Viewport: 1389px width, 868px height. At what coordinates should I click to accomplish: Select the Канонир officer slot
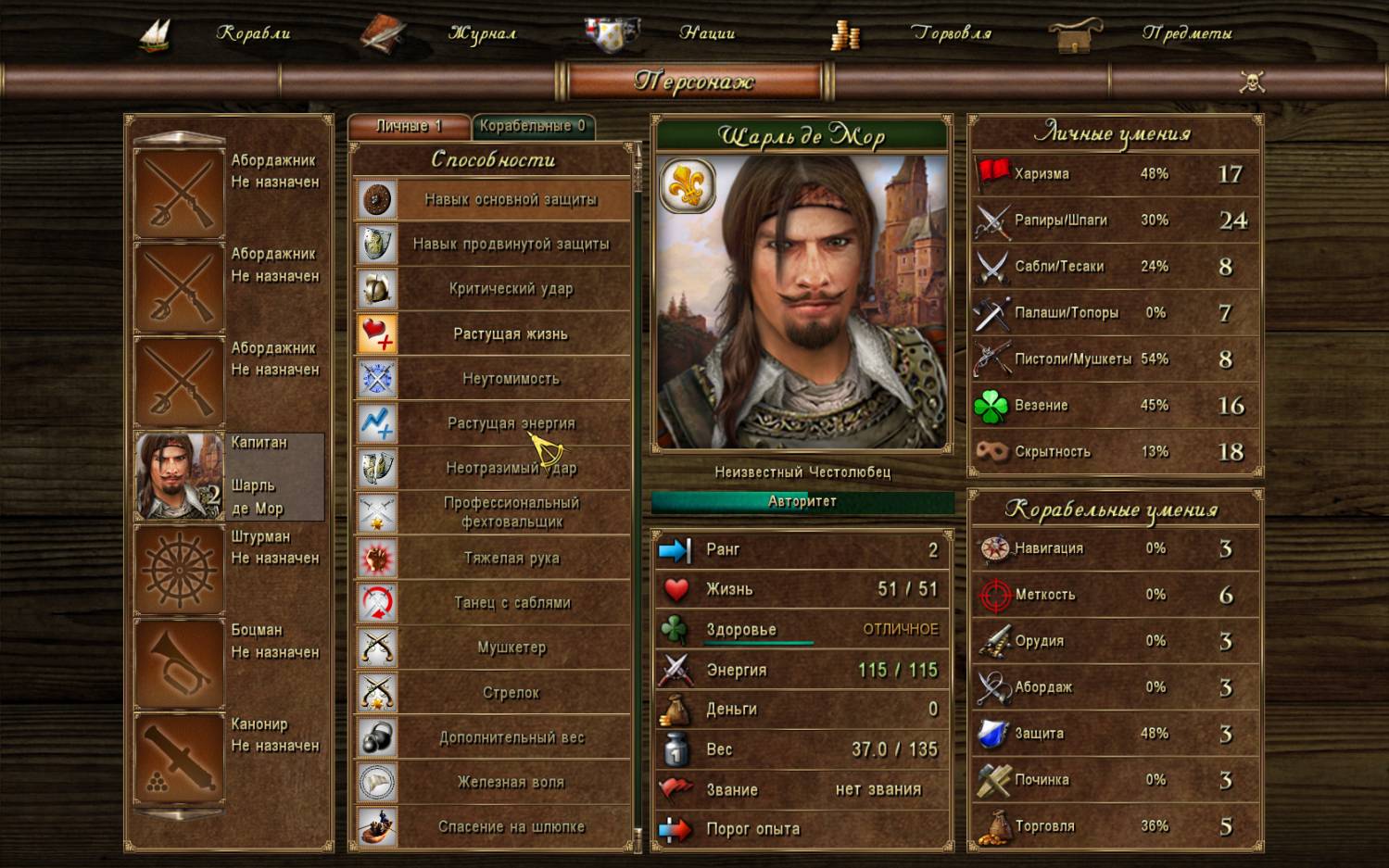[x=229, y=756]
